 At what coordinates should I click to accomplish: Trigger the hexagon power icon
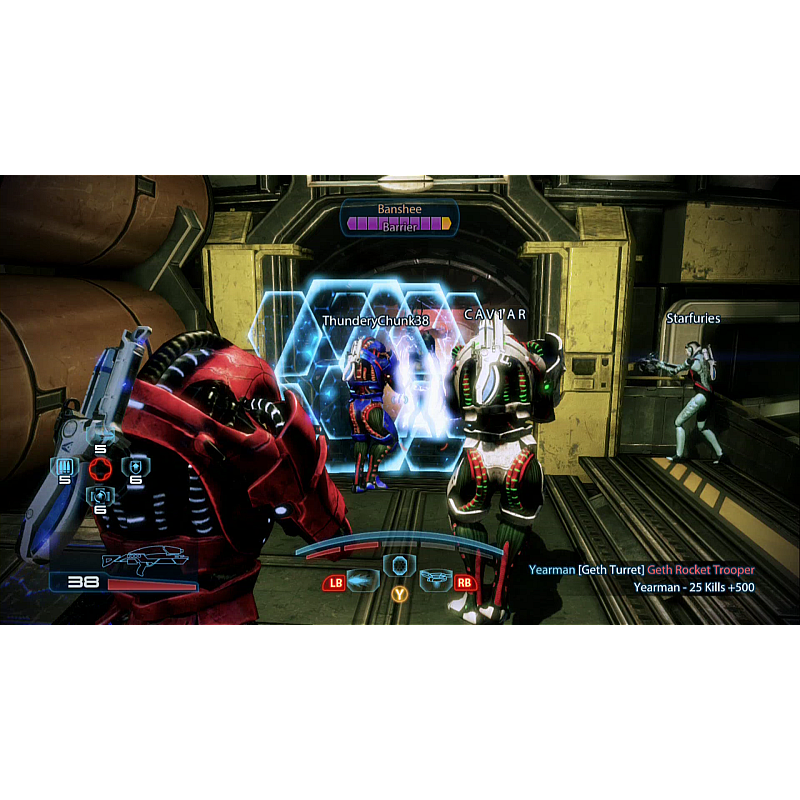(399, 565)
